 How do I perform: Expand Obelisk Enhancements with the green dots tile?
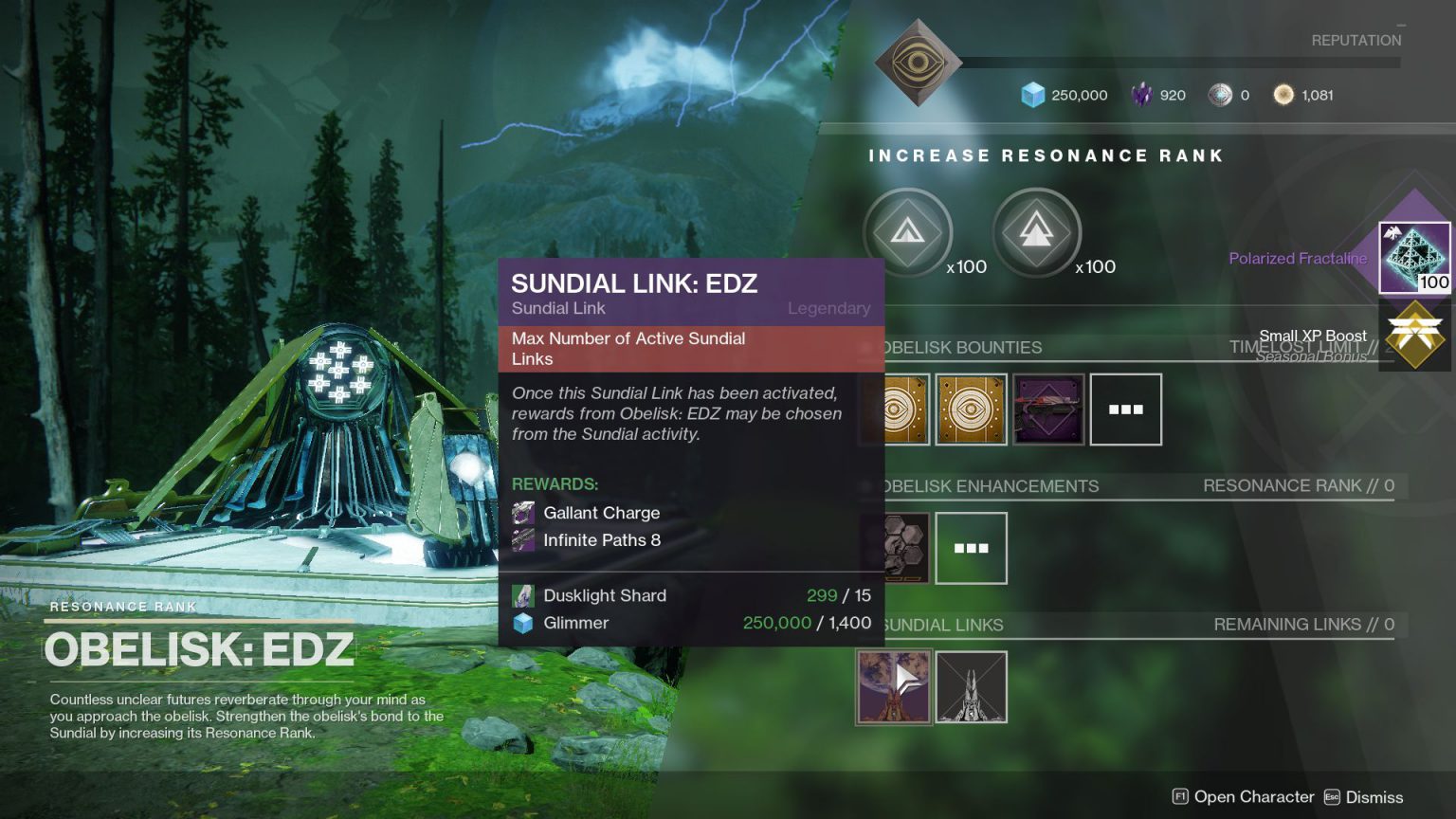[971, 548]
